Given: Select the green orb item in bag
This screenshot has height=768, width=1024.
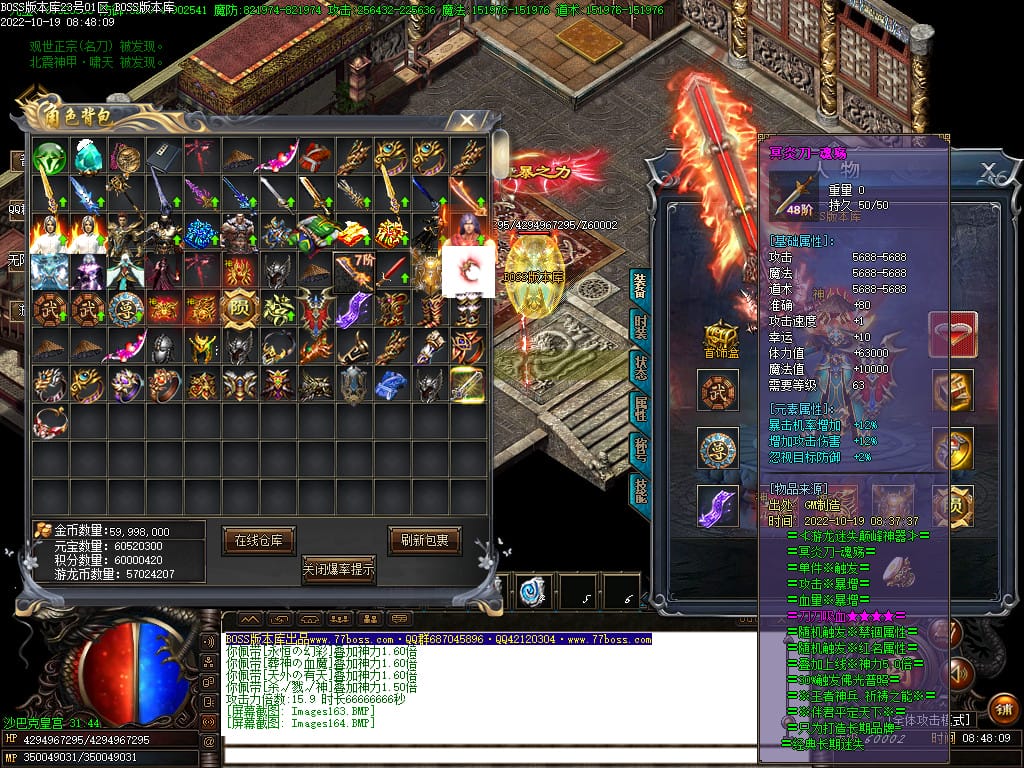Looking at the screenshot, I should click(48, 157).
